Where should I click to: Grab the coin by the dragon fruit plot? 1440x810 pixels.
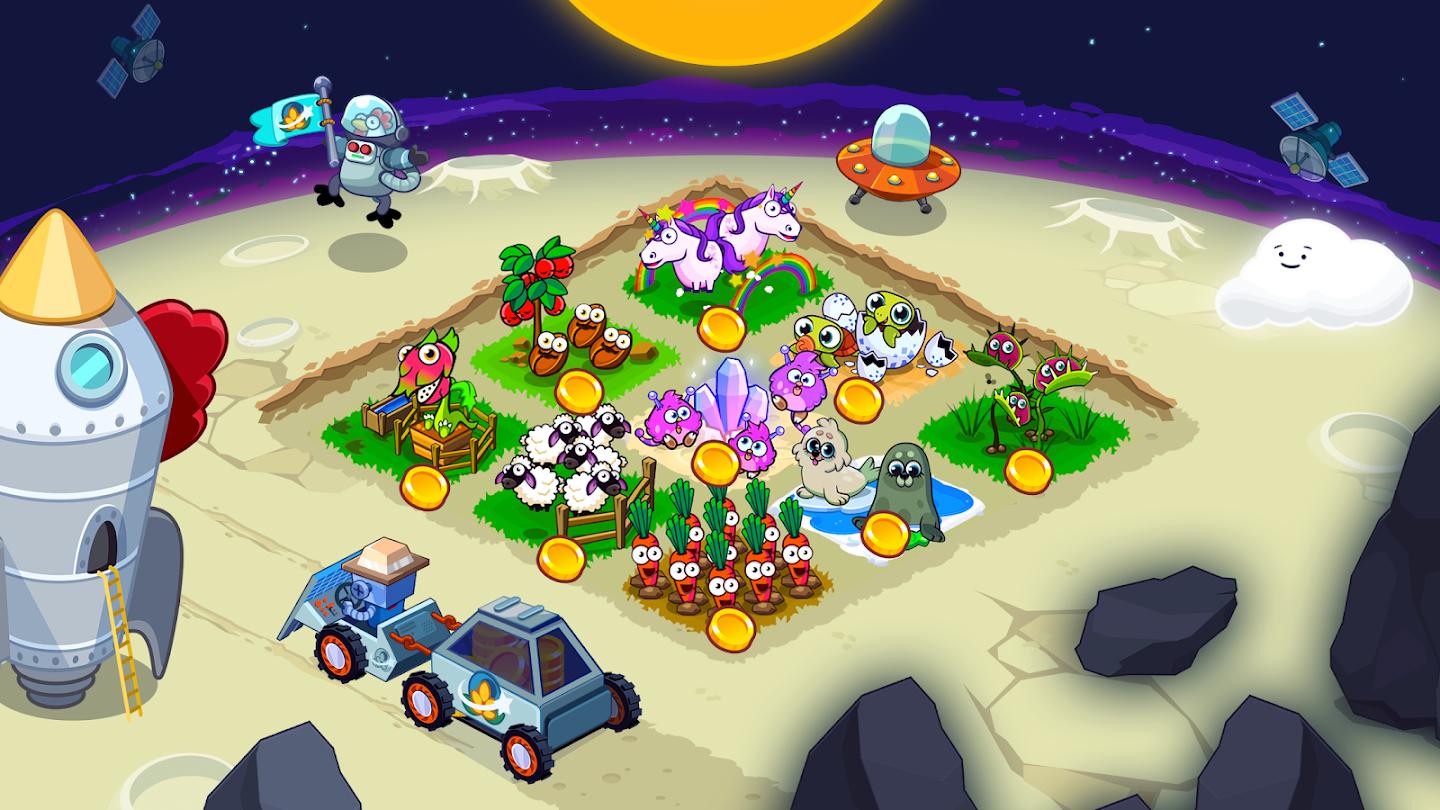[x=424, y=487]
